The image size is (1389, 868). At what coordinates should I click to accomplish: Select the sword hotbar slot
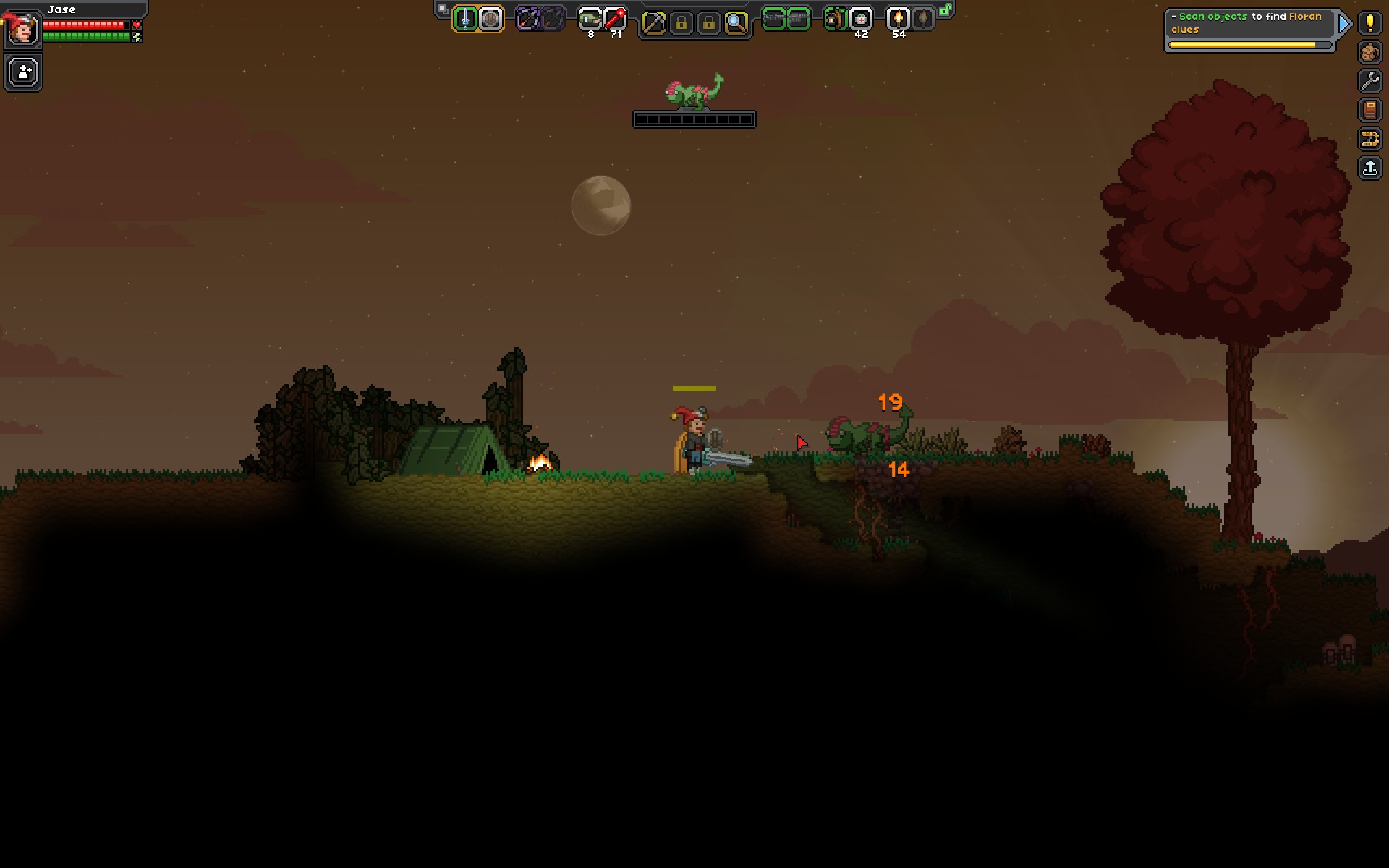tap(466, 20)
